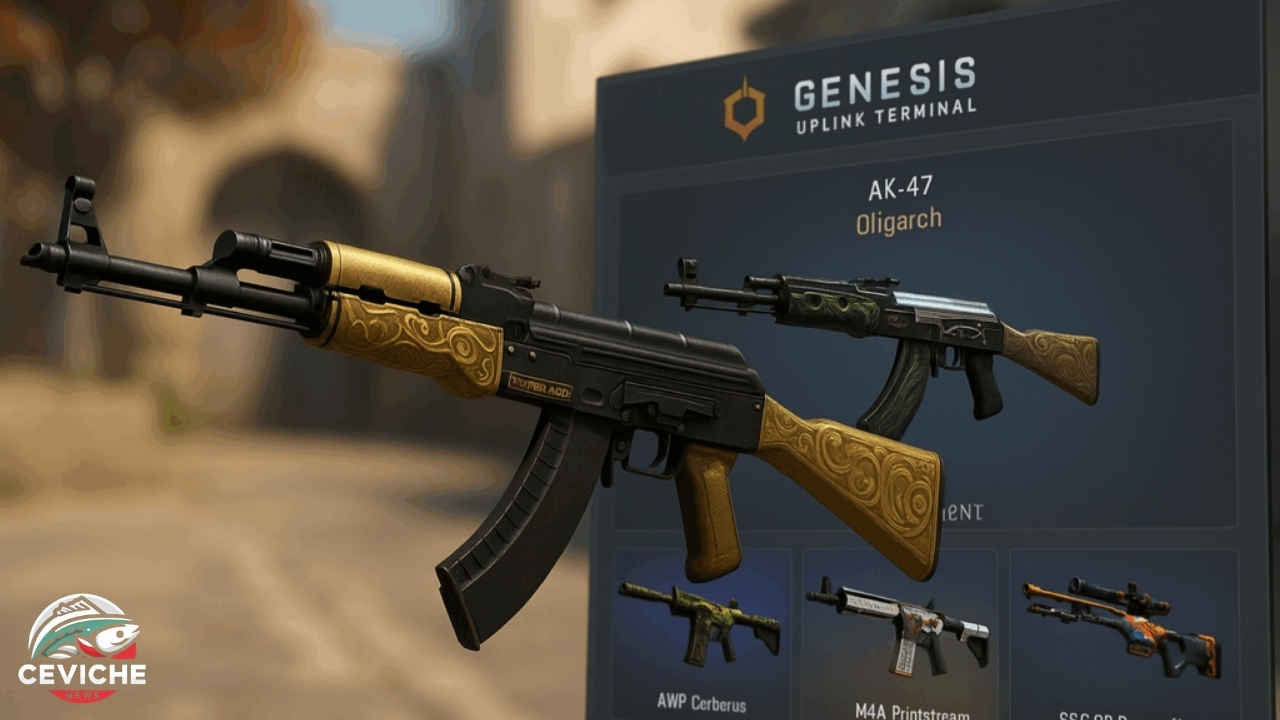1280x720 pixels.
Task: Select the AK-47 weapon name heading
Action: [x=899, y=186]
